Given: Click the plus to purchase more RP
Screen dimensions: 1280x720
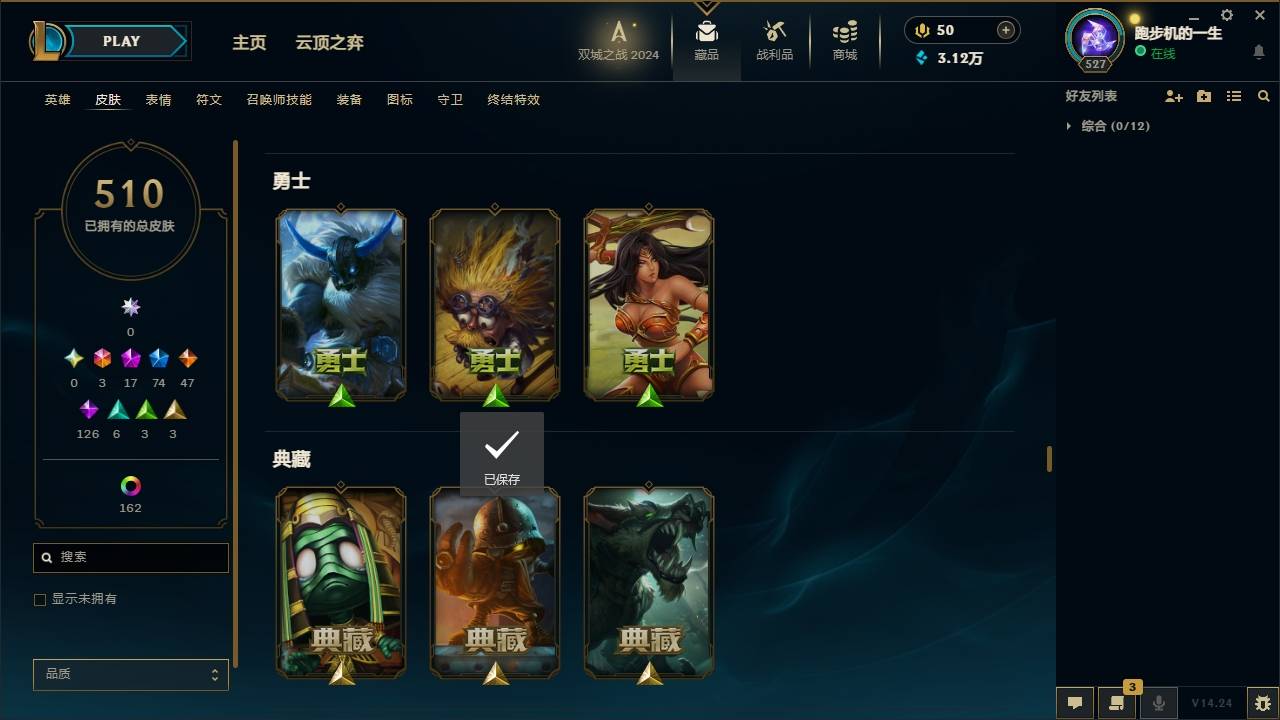Looking at the screenshot, I should point(1003,30).
